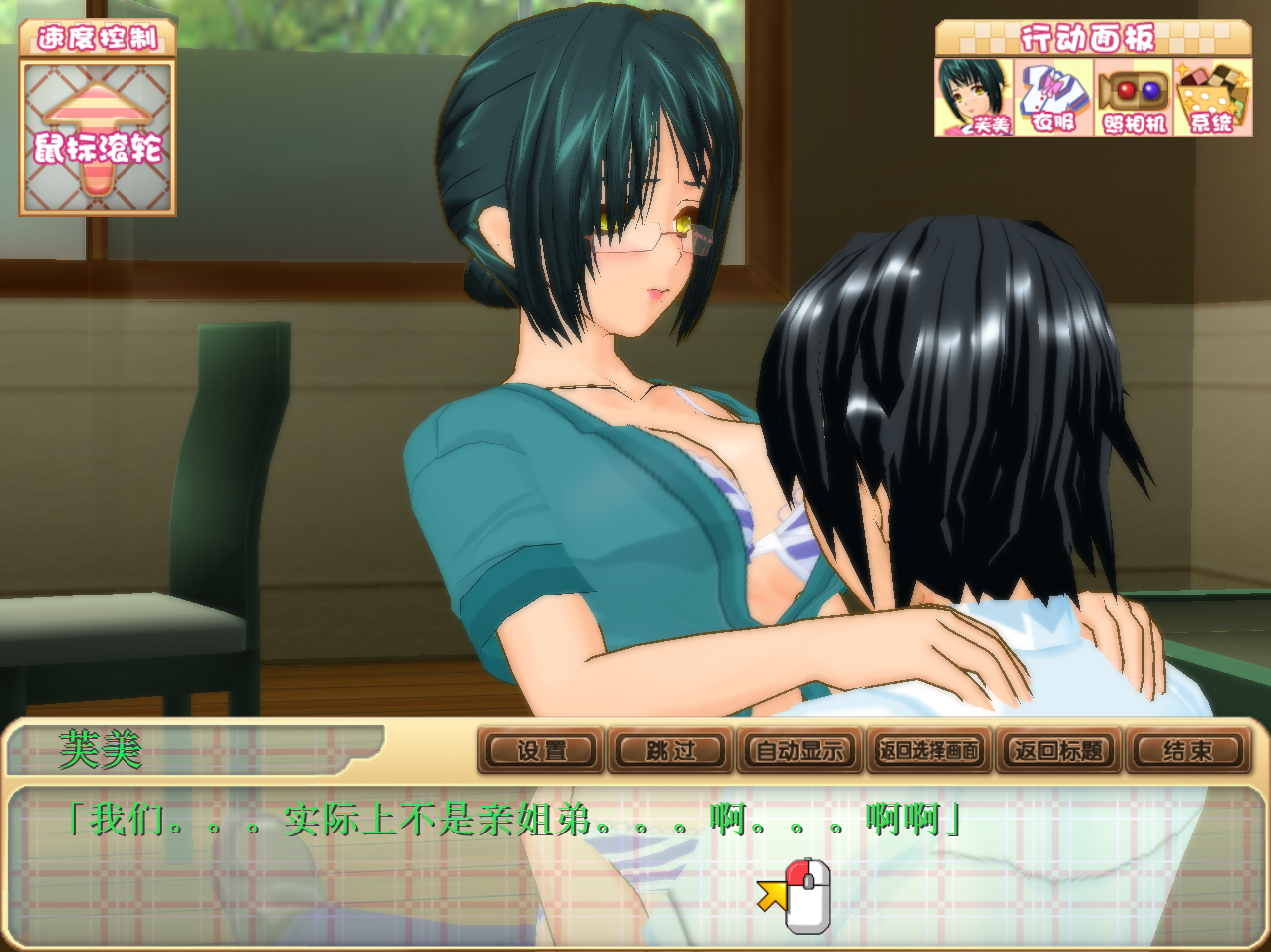Open the 芙美 character icon

coord(973,98)
